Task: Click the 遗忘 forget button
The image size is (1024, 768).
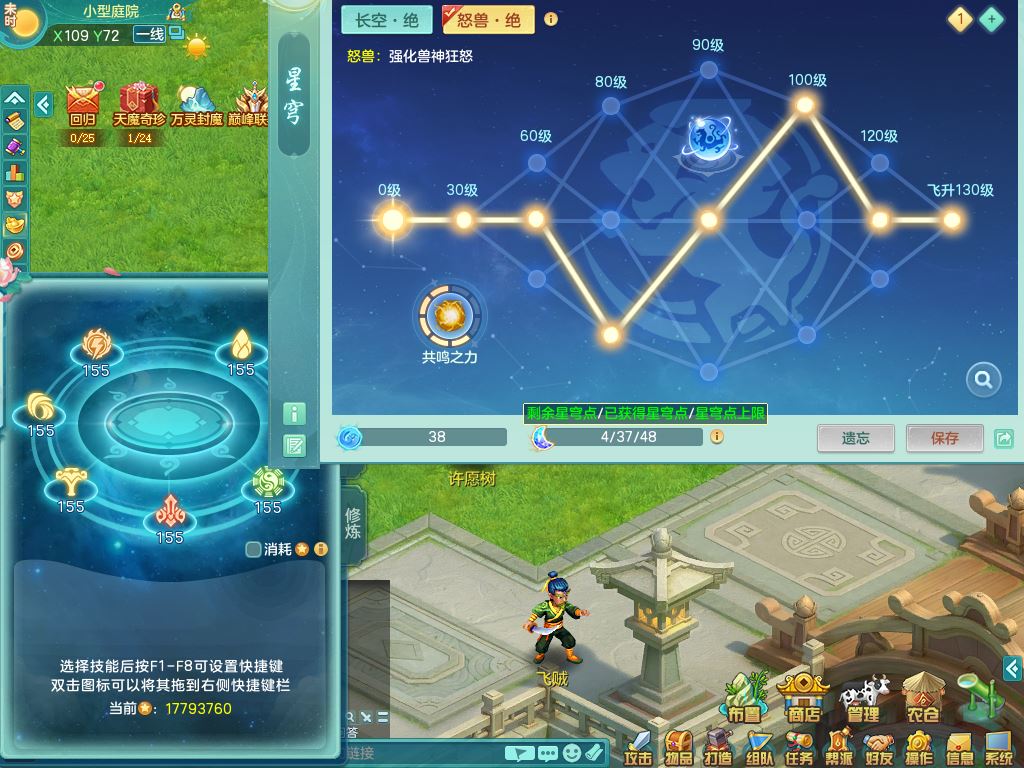Action: (x=855, y=438)
